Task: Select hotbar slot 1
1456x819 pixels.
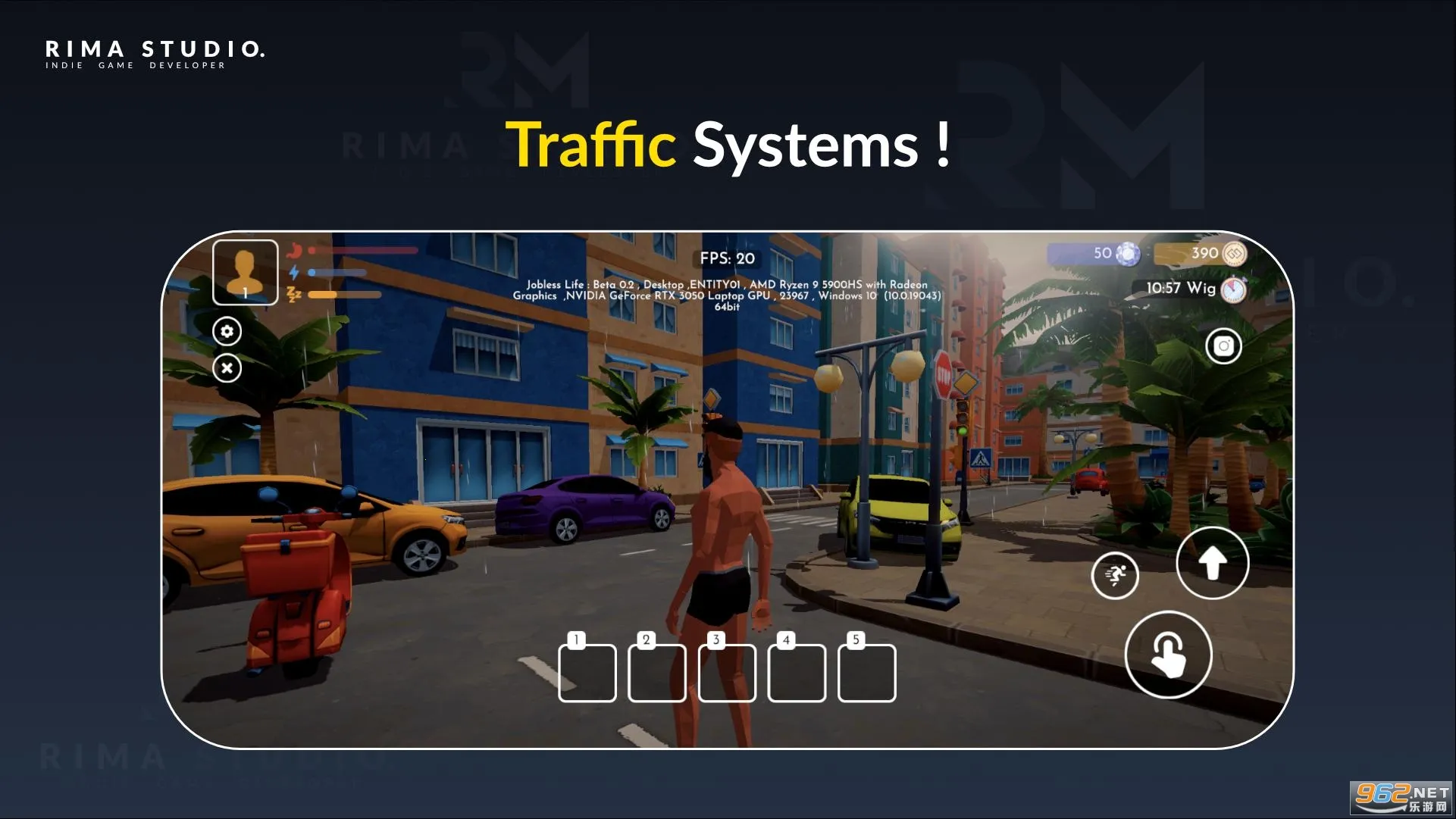Action: (587, 673)
